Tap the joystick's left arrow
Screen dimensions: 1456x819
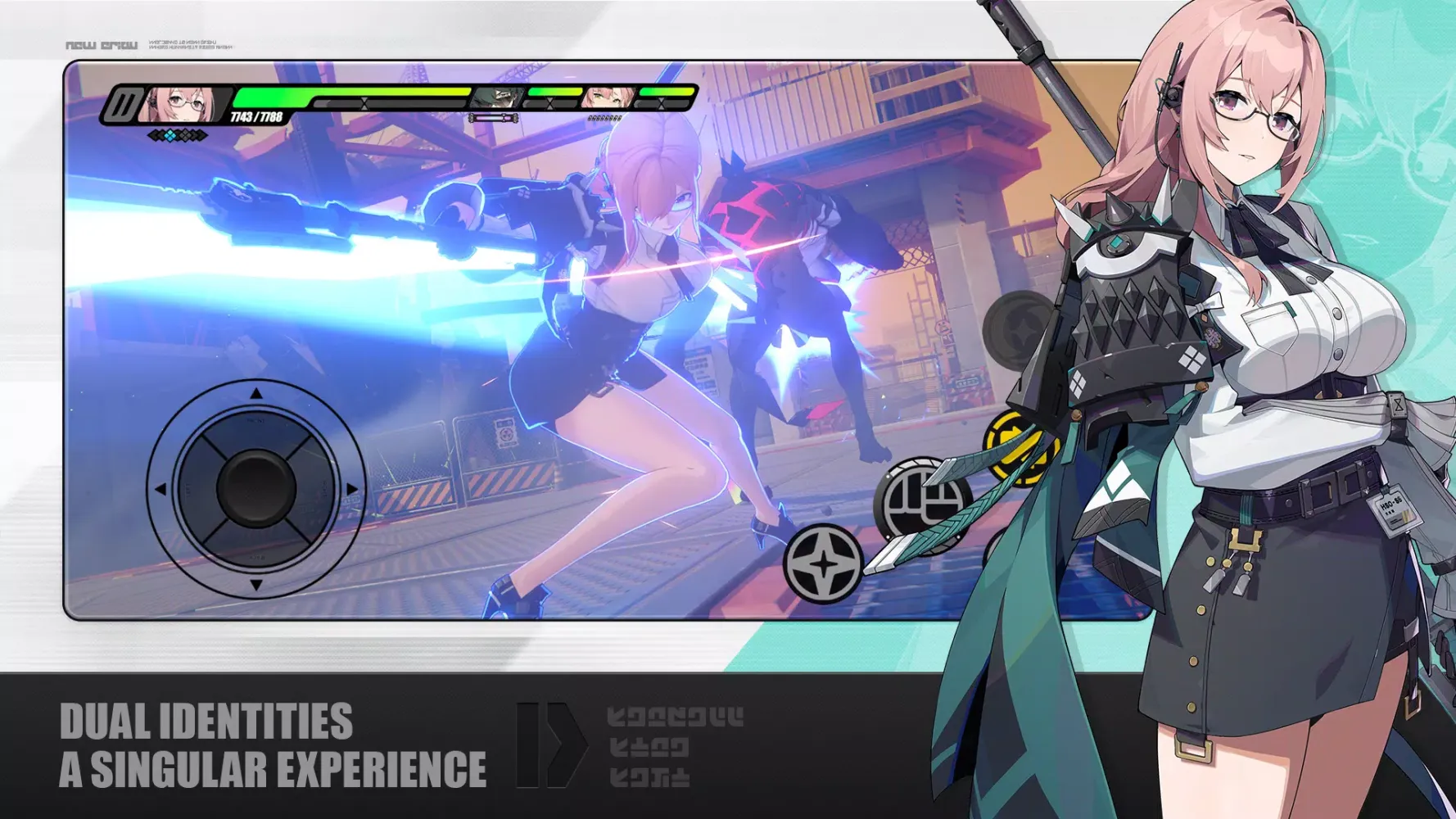pos(161,489)
